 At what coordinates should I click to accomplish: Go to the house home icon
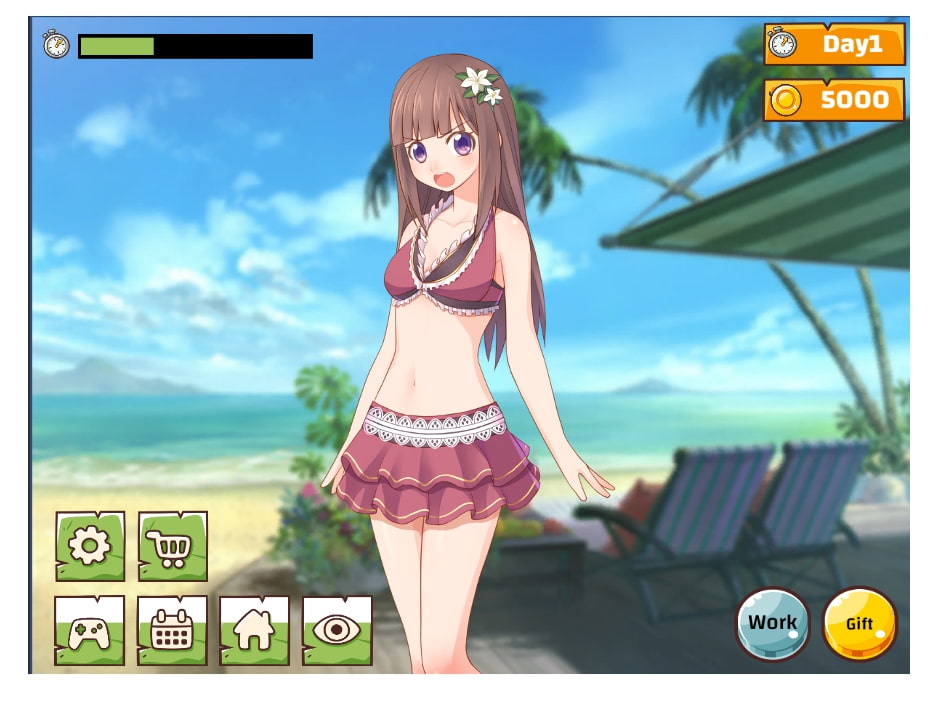(x=254, y=630)
